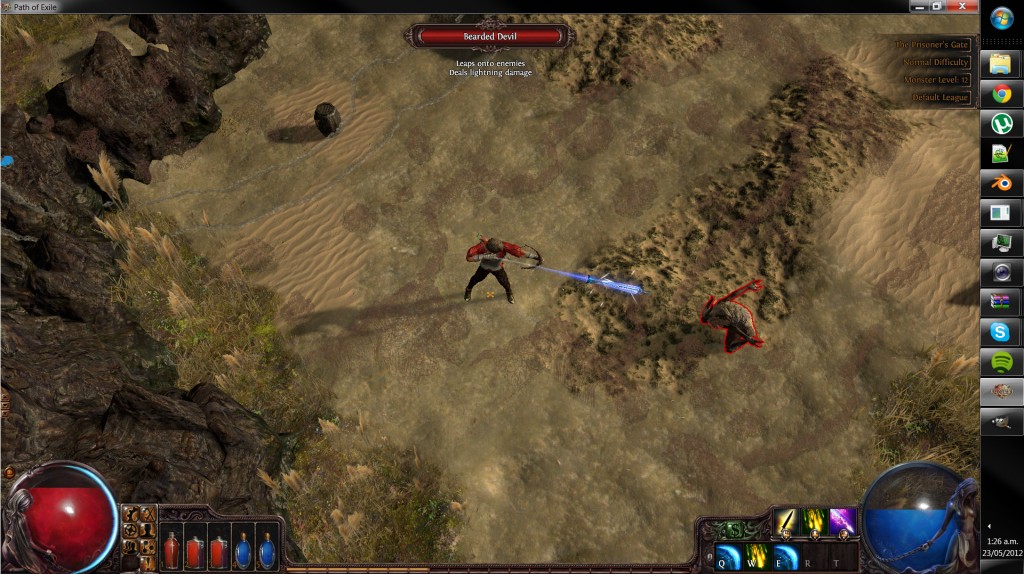Activate the purple lightning skill icon
Screen dimensions: 1024x574
pyautogui.click(x=842, y=521)
